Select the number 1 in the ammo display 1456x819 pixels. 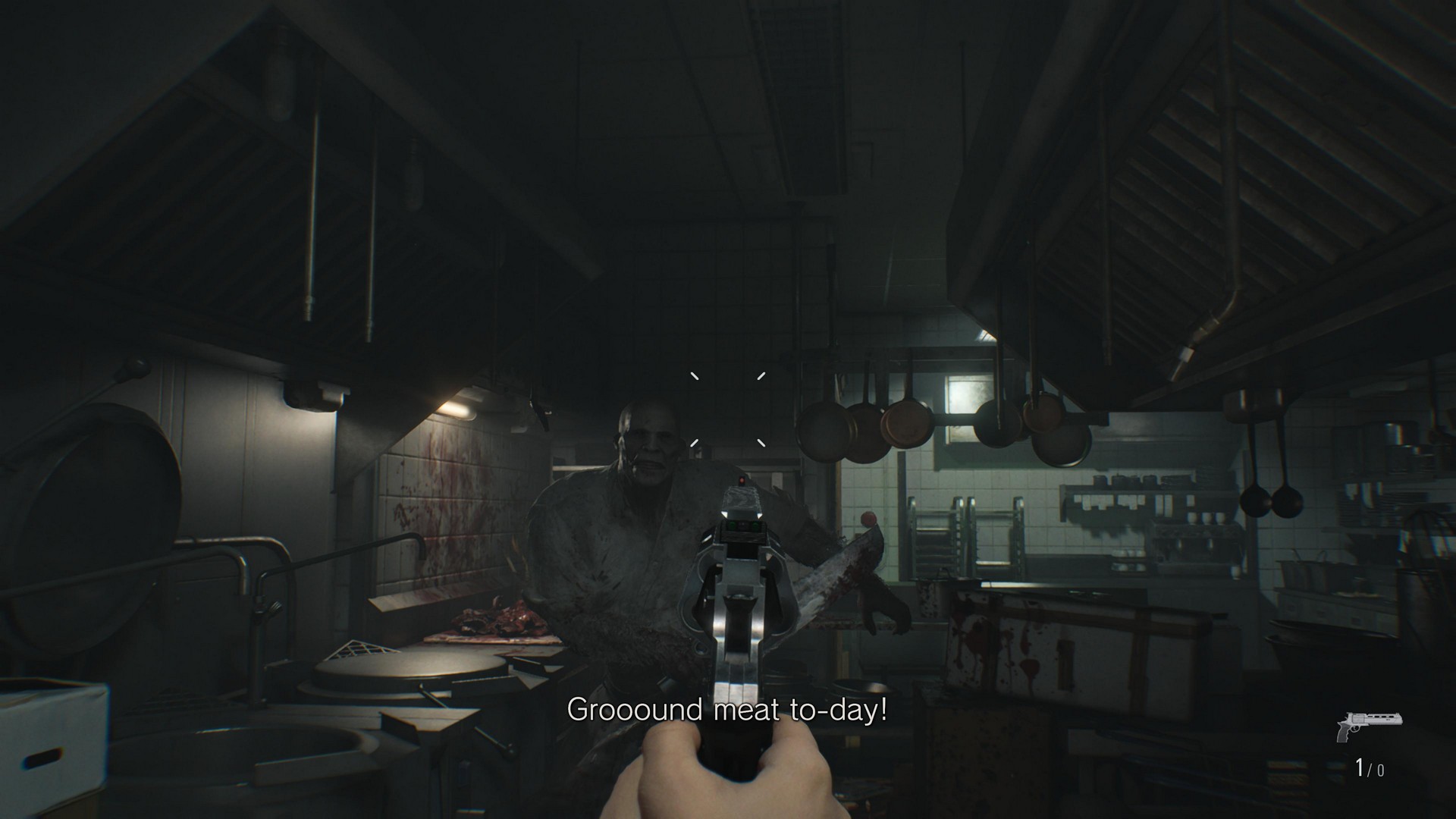1360,767
